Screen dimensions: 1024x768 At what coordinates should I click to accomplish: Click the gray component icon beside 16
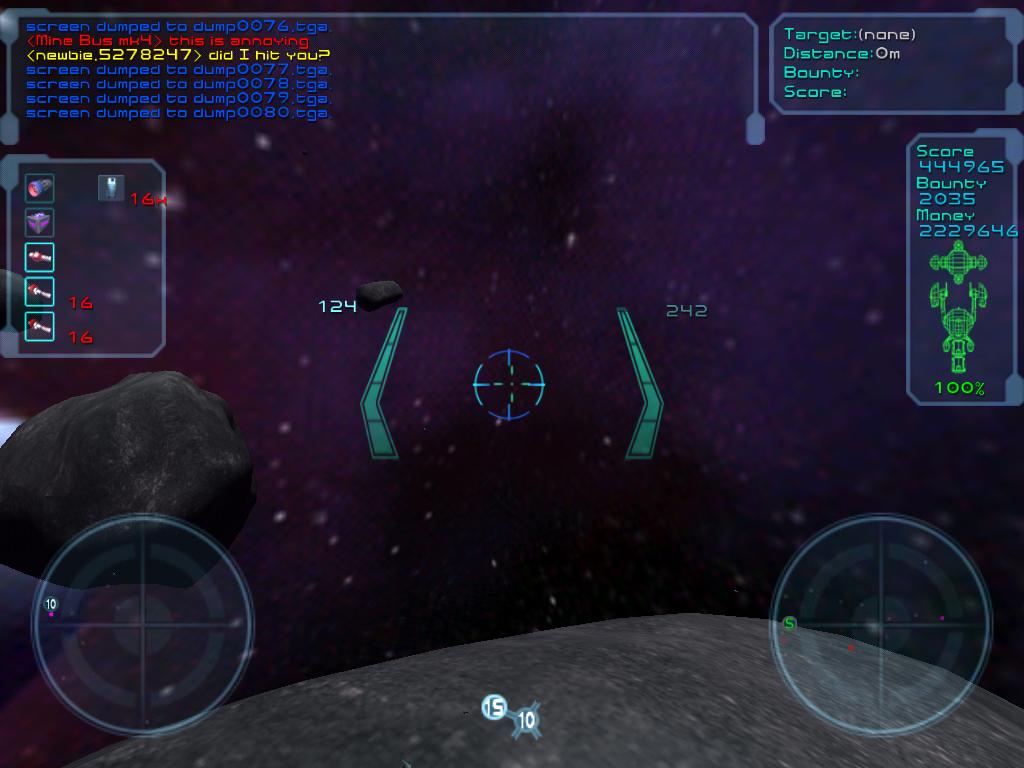point(111,187)
